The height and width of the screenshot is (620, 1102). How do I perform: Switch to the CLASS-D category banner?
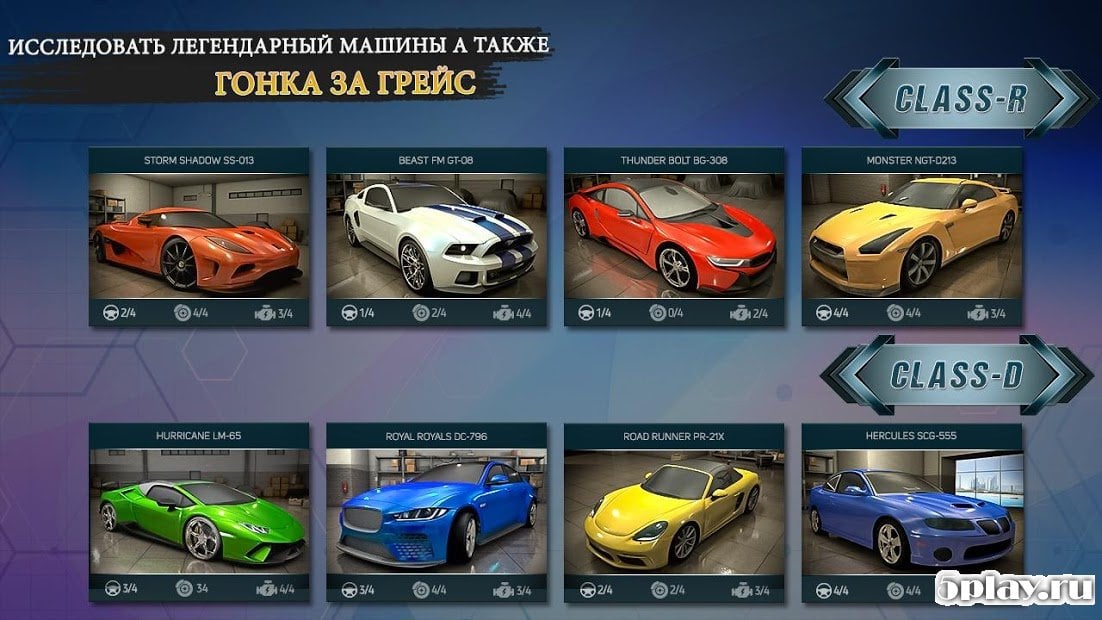click(x=957, y=375)
